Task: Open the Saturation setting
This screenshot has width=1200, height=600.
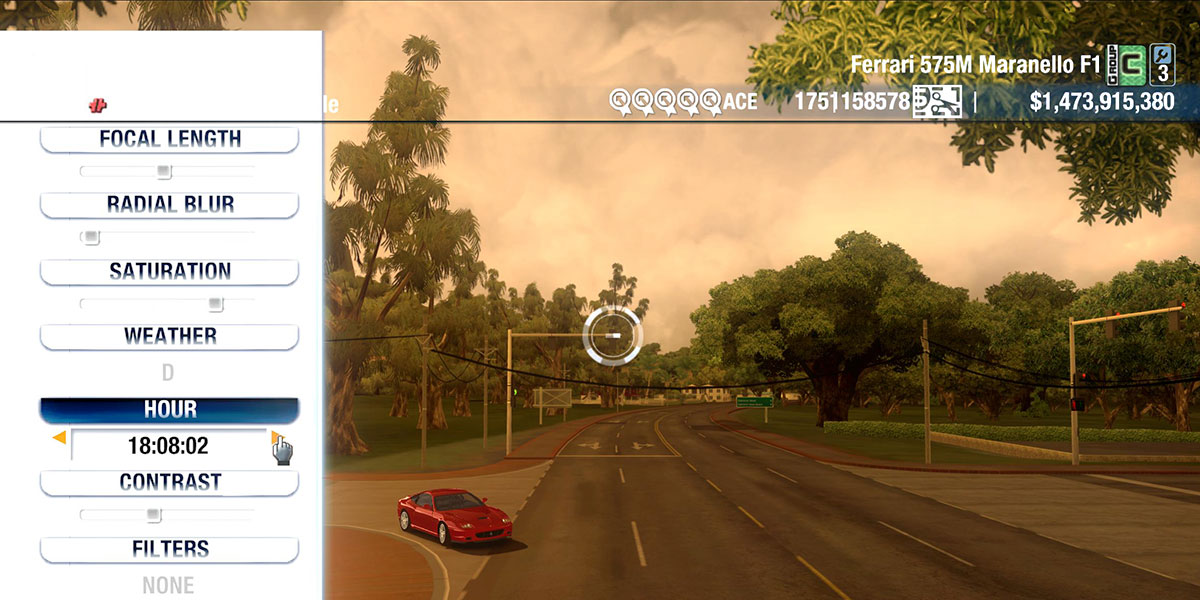Action: tap(169, 271)
